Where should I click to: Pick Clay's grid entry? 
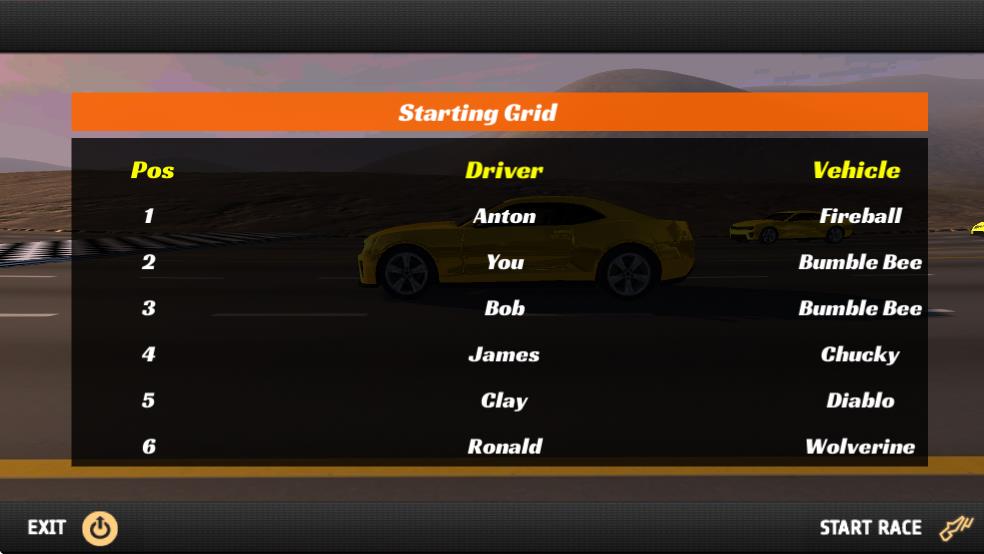pos(504,400)
